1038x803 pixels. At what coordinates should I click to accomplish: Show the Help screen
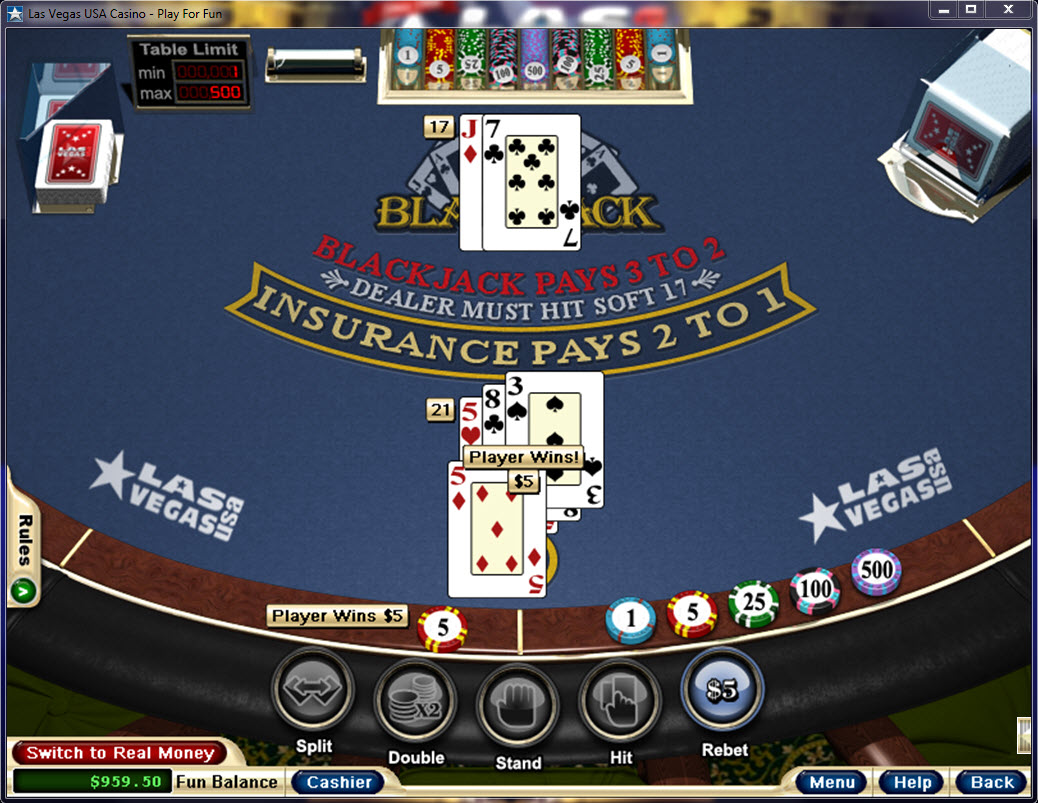[x=912, y=782]
